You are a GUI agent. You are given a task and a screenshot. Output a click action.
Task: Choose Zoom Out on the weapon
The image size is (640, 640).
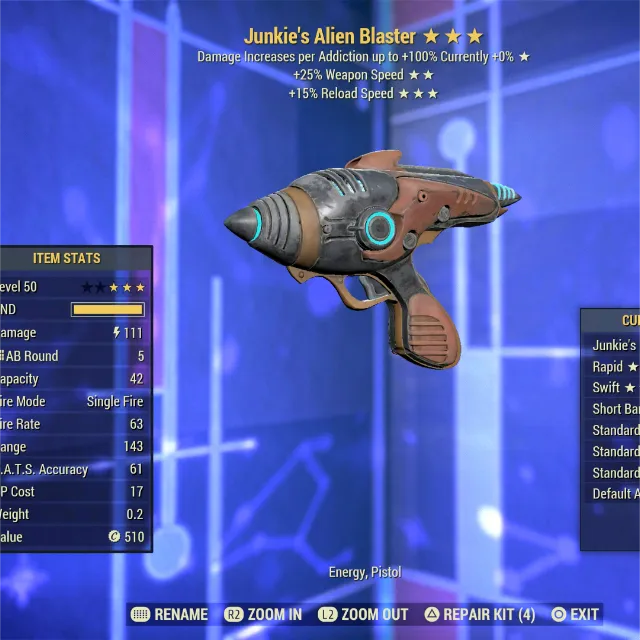pos(364,615)
